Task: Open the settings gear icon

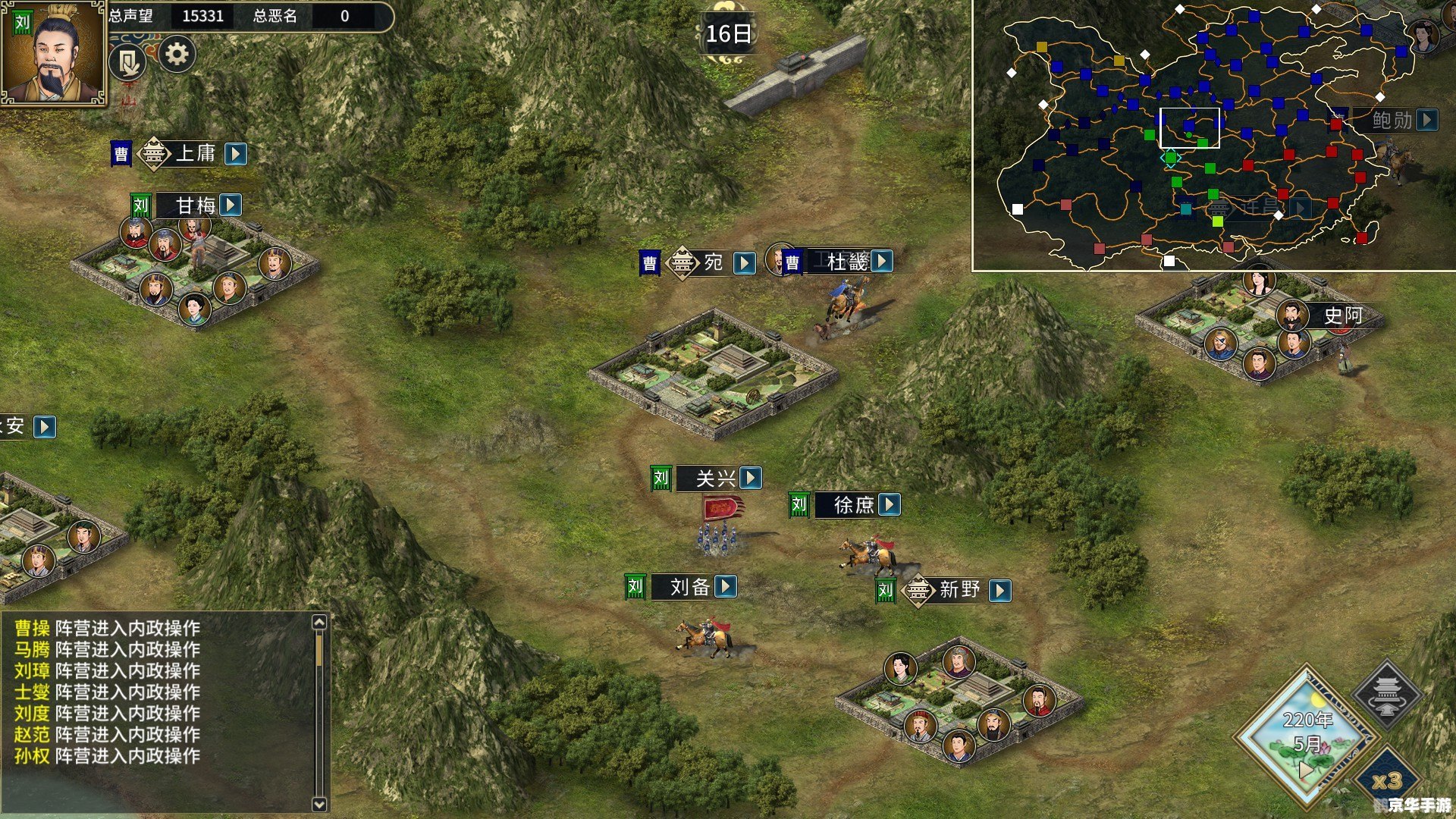Action: pos(177,55)
